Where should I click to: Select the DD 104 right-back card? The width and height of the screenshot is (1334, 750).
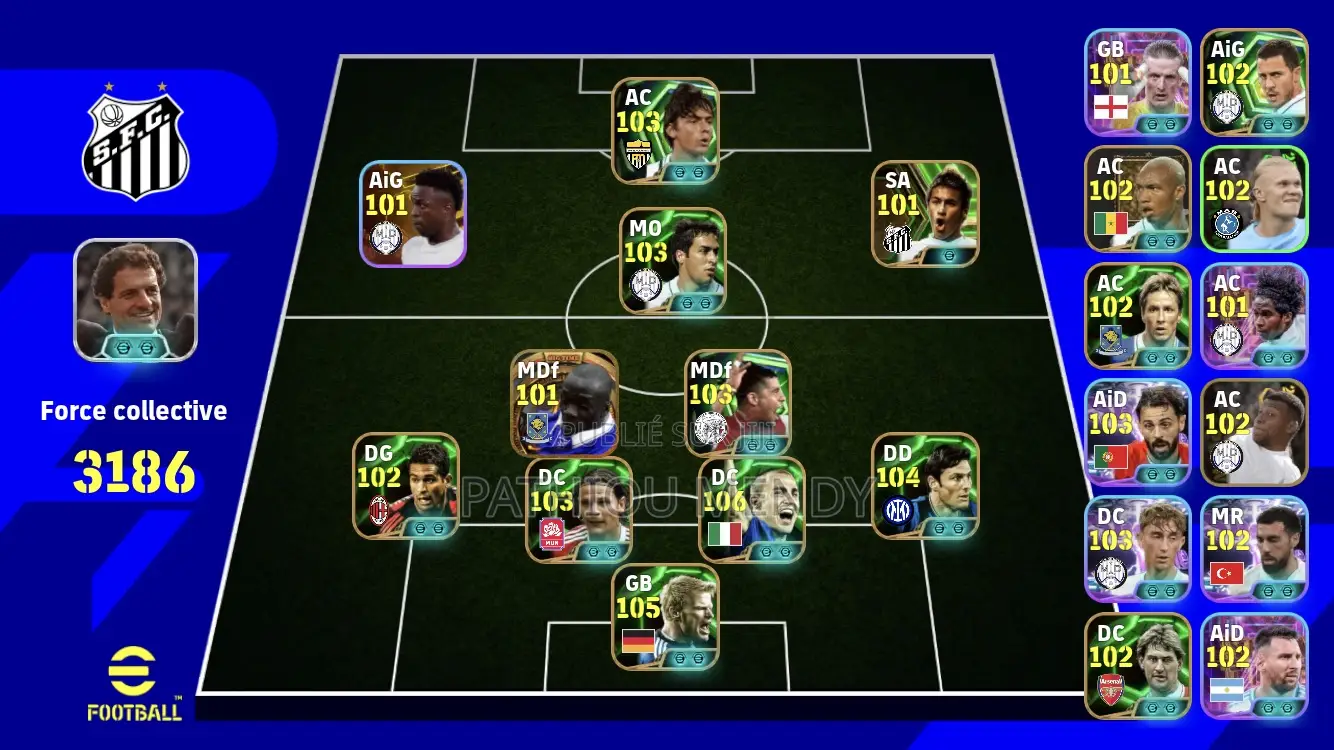(925, 486)
